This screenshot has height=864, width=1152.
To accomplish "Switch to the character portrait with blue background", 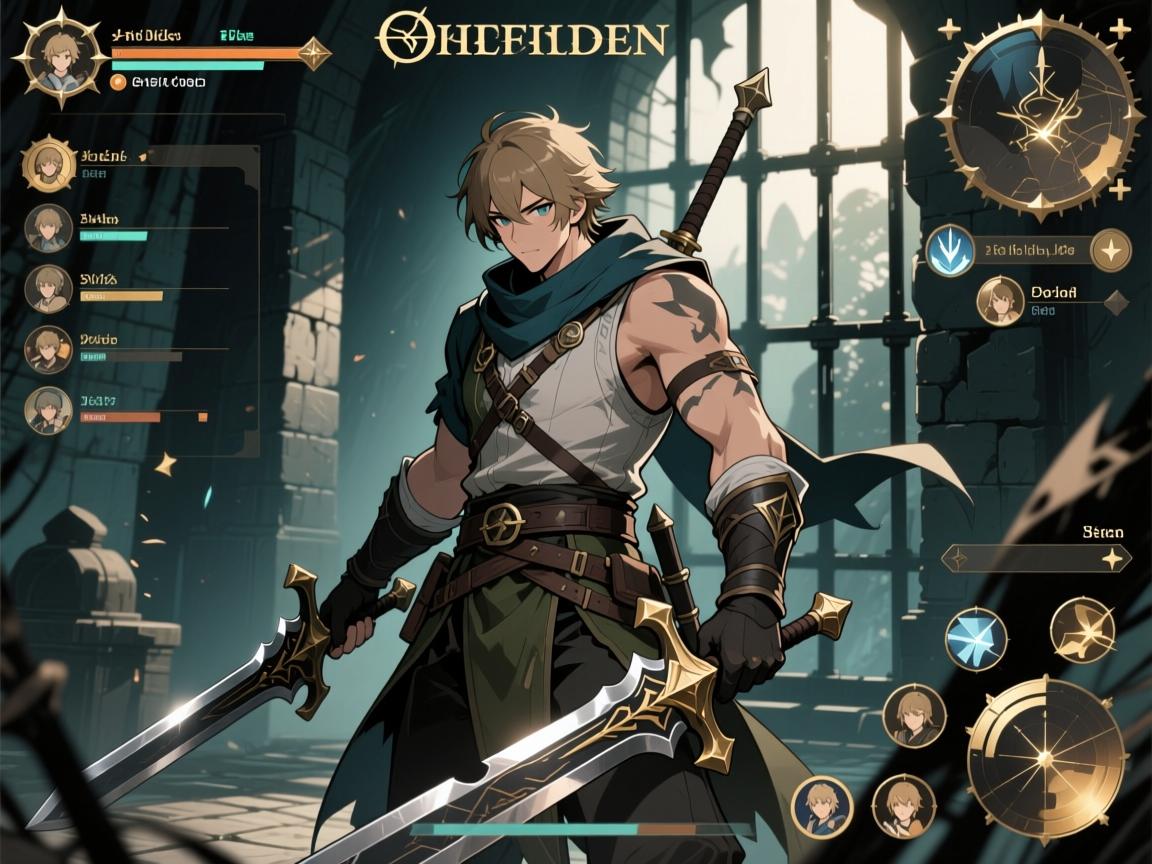I will [822, 807].
